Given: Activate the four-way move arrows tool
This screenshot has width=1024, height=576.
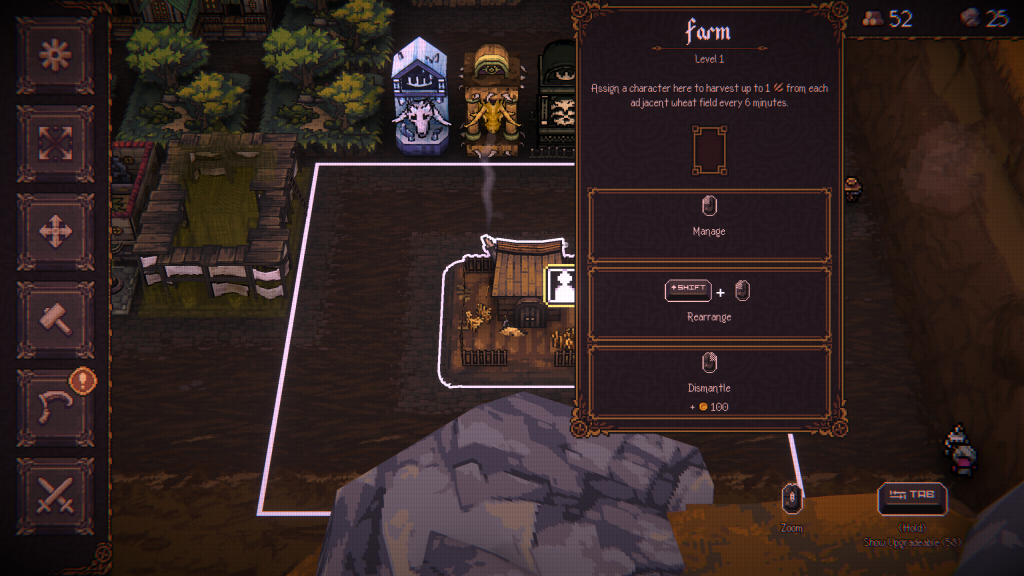Looking at the screenshot, I should click(55, 231).
